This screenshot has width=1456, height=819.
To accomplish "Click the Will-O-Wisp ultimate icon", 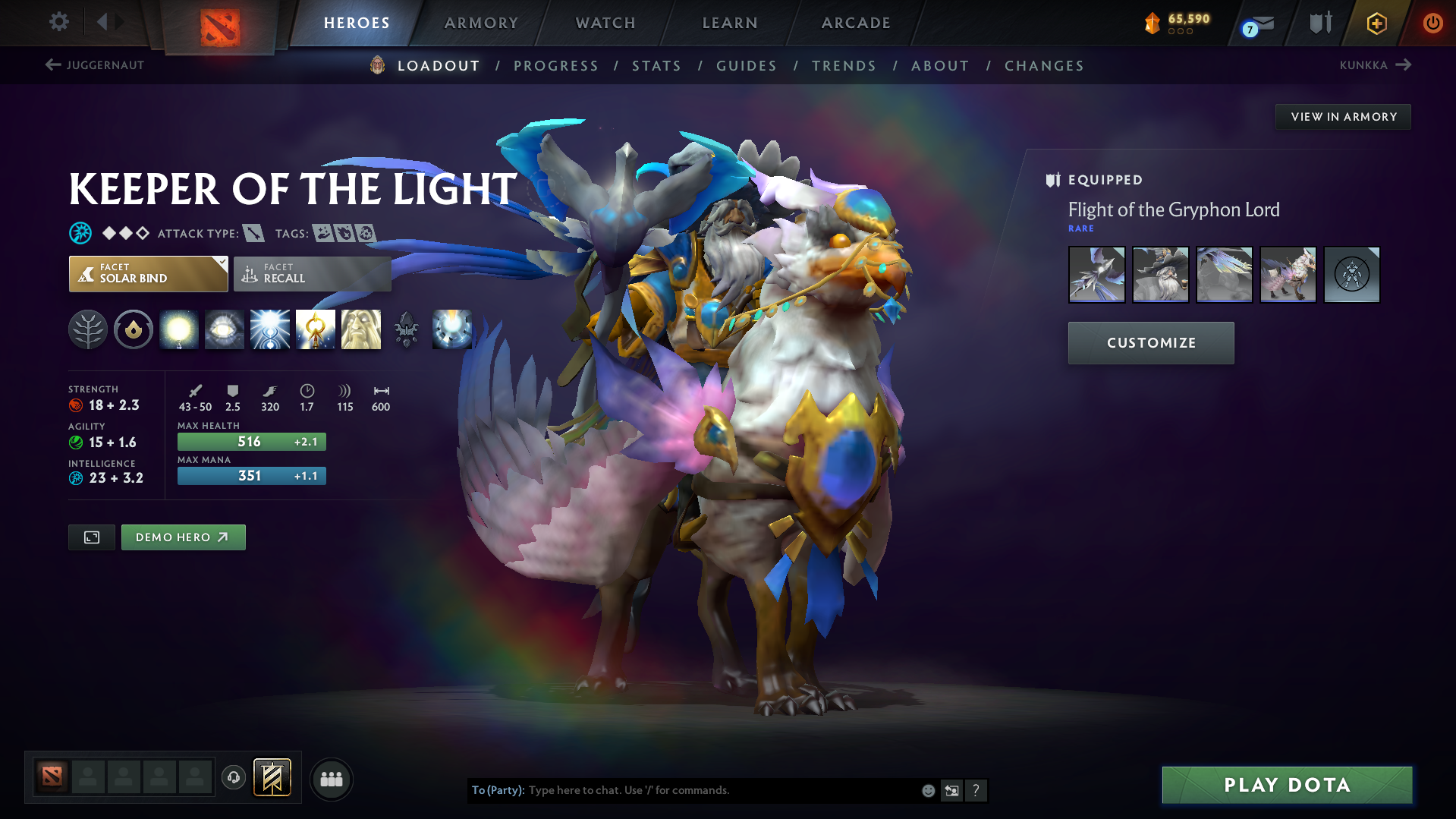I will (x=451, y=329).
